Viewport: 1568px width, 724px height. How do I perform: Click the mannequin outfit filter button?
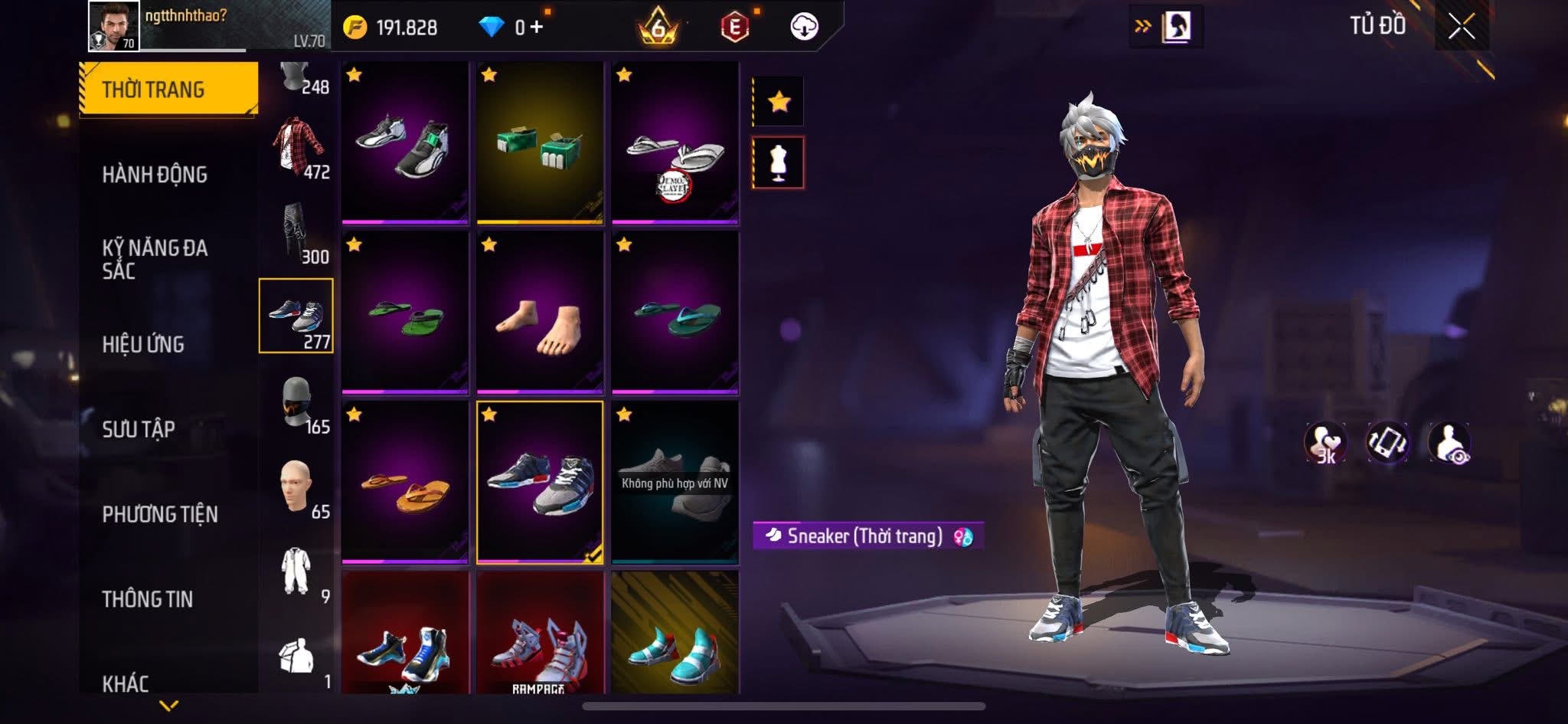tap(779, 162)
